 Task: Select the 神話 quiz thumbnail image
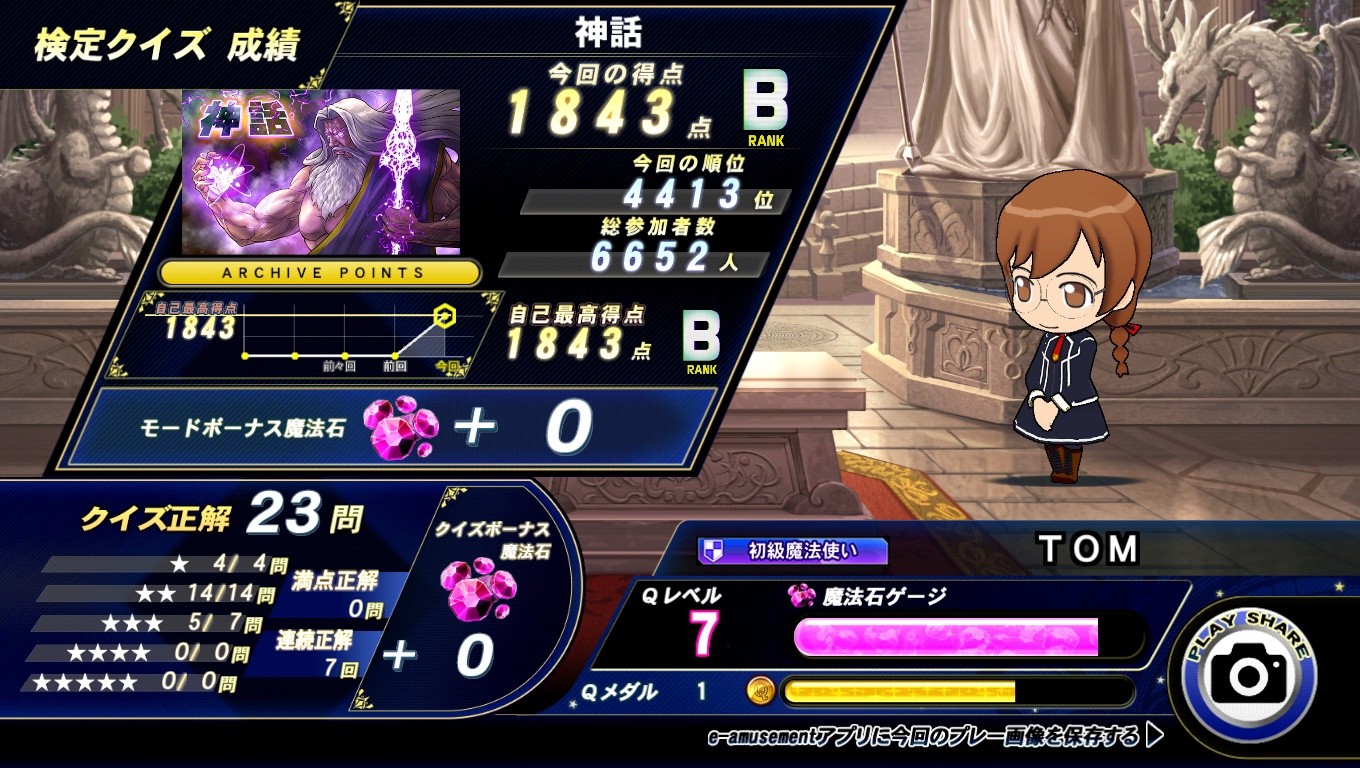(321, 172)
